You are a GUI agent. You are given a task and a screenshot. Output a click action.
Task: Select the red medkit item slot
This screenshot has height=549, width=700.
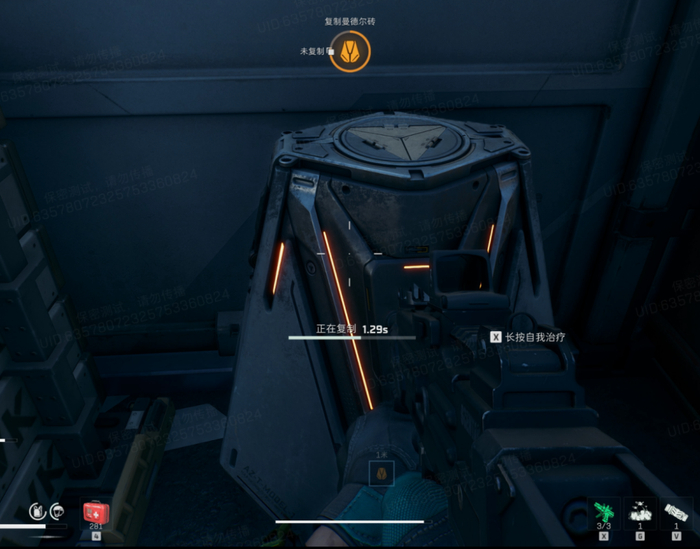[96, 513]
